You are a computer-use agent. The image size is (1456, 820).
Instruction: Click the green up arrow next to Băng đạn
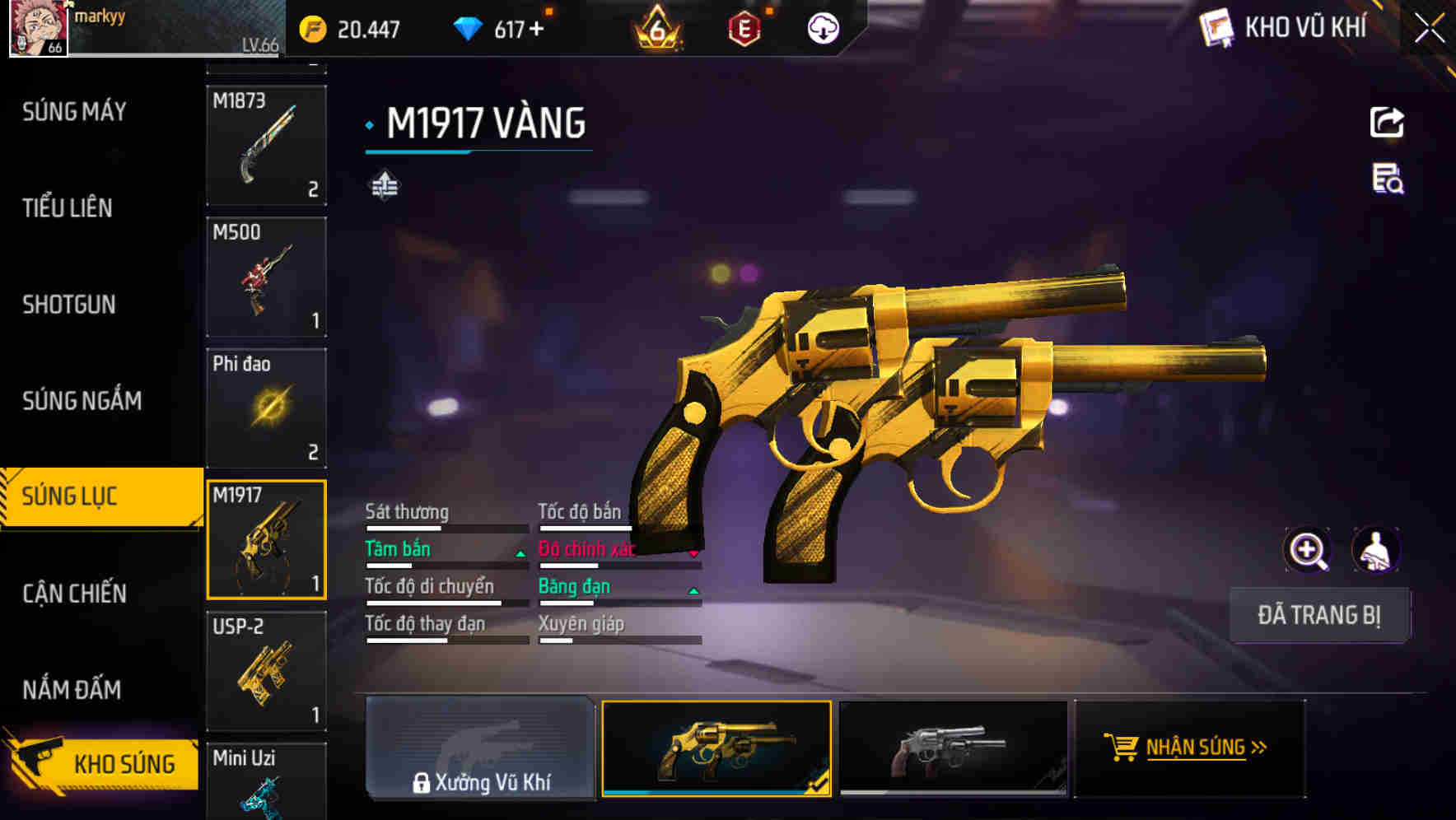click(693, 590)
